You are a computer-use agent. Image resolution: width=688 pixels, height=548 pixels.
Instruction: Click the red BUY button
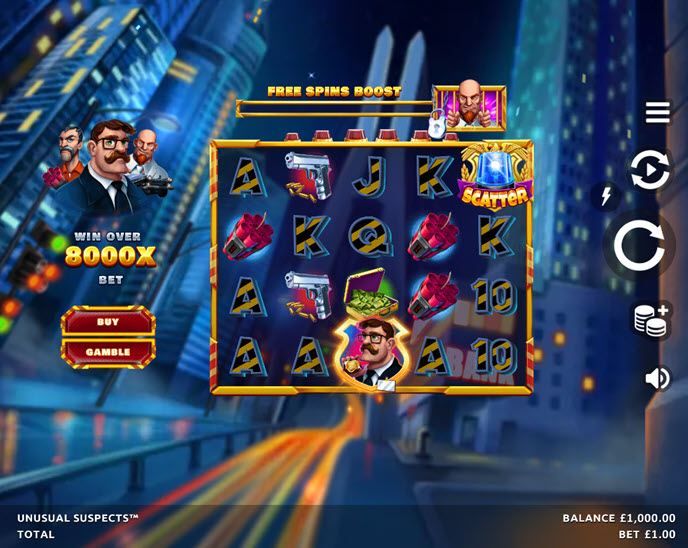(x=108, y=322)
